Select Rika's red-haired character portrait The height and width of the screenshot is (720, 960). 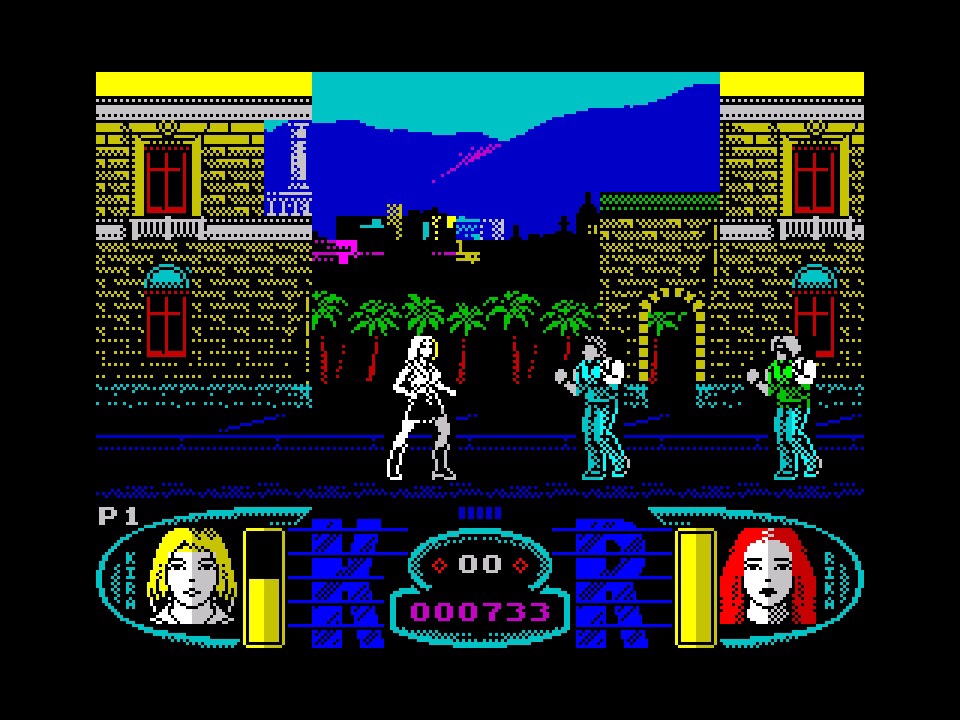767,577
